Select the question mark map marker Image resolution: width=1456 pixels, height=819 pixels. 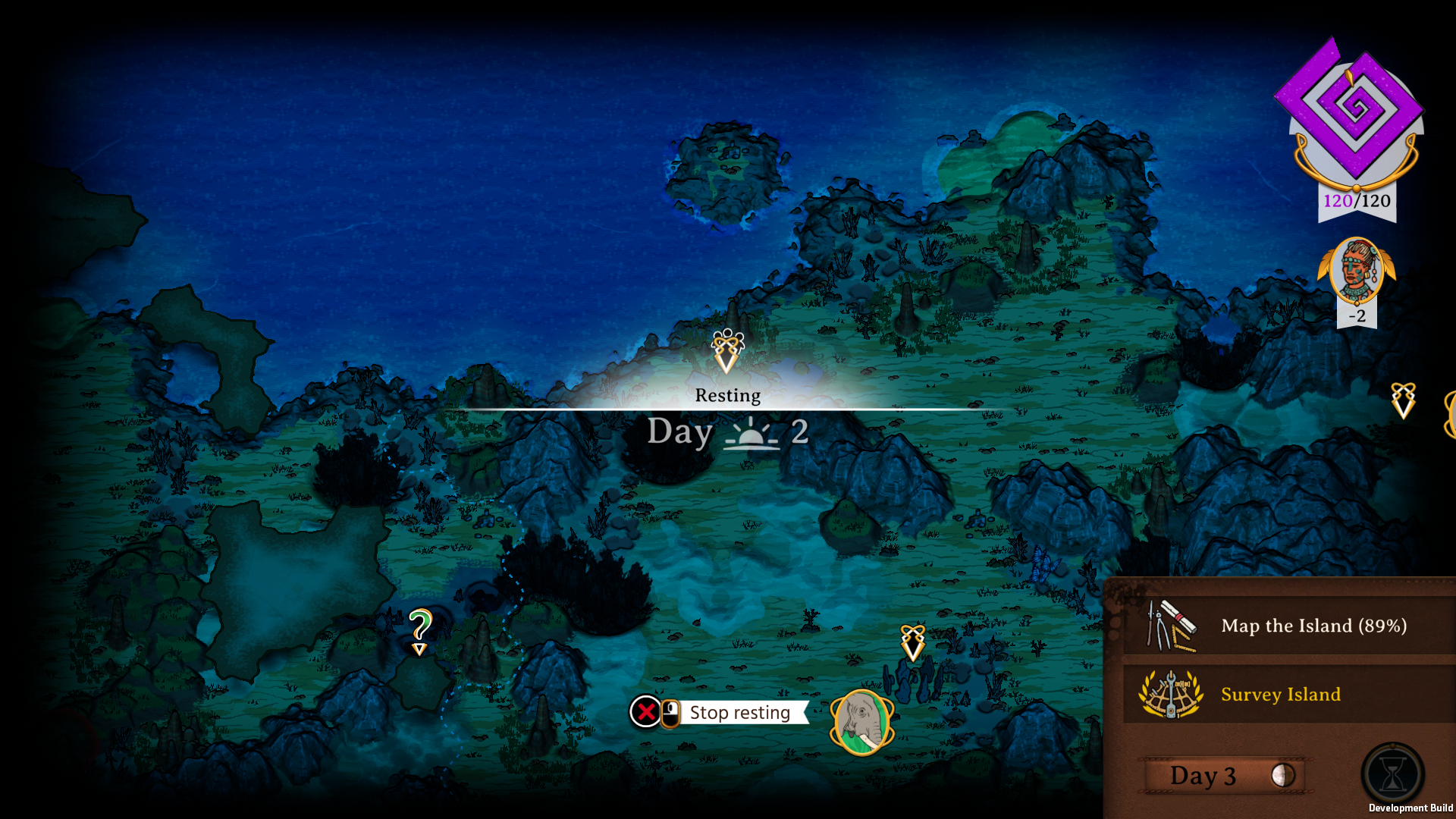point(419,630)
